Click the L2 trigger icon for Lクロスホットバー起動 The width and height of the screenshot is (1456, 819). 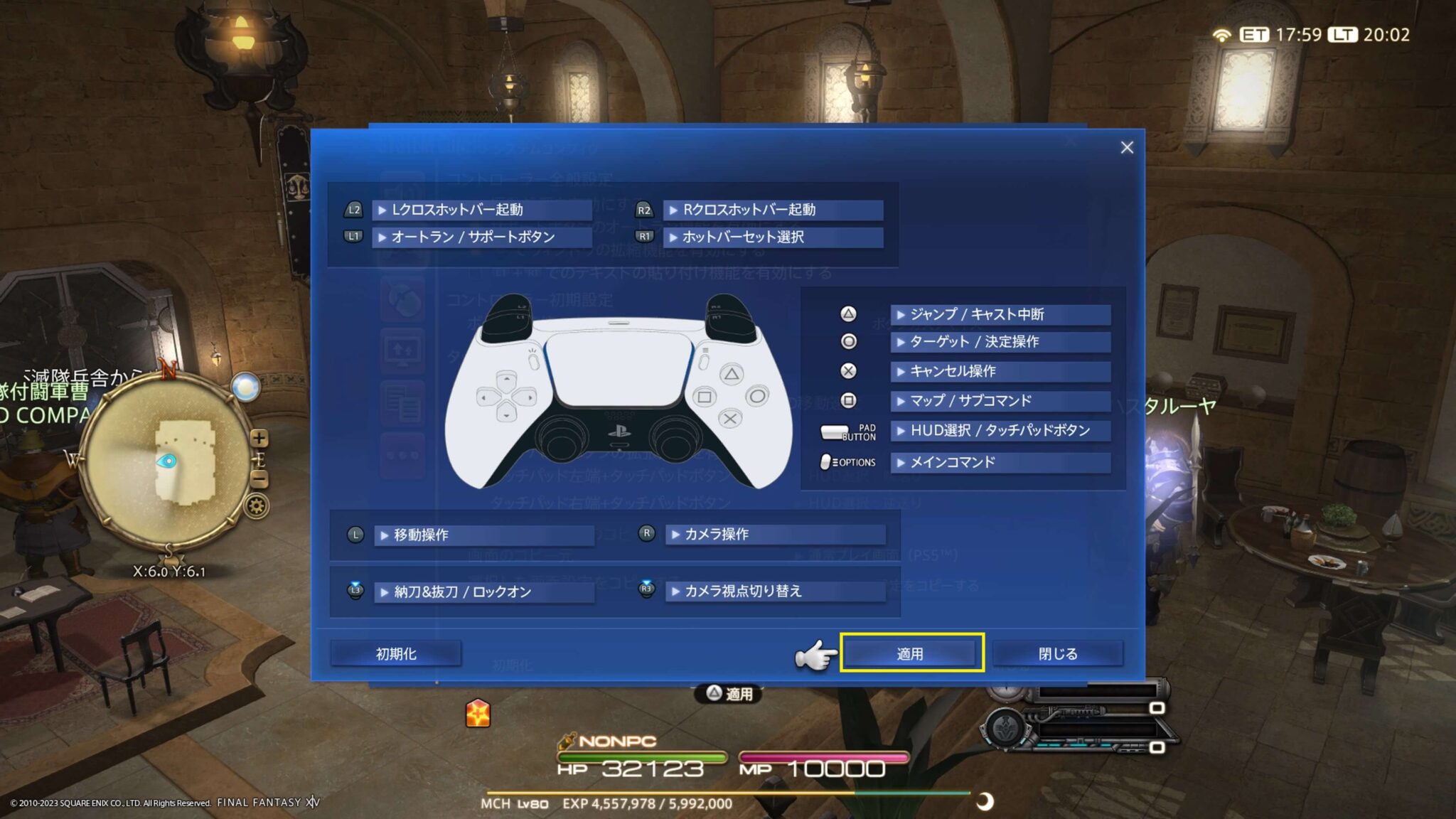point(353,210)
